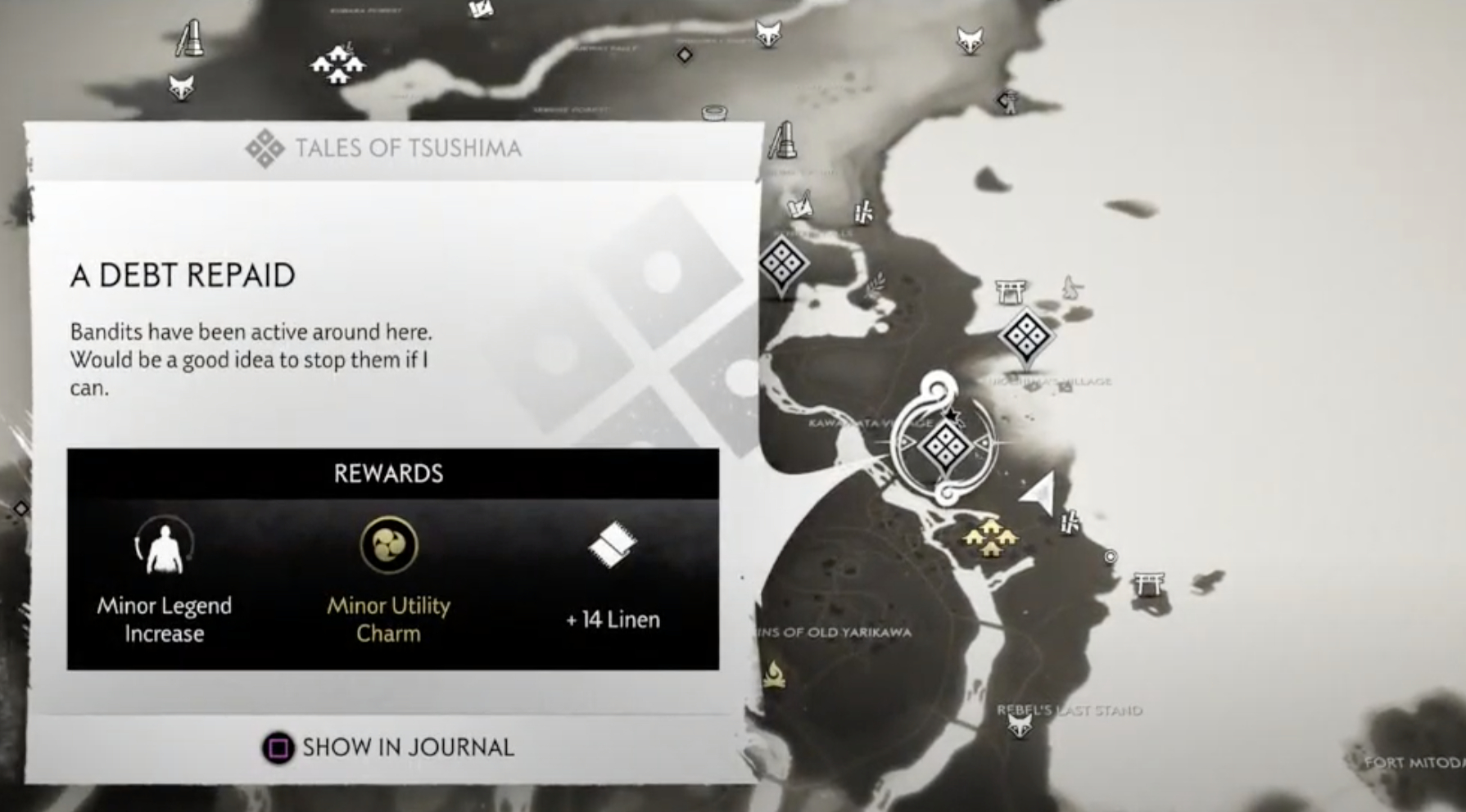Screen dimensions: 1466x812
Task: Select the golden campfire marker near Old Yarikawa
Action: 774,674
